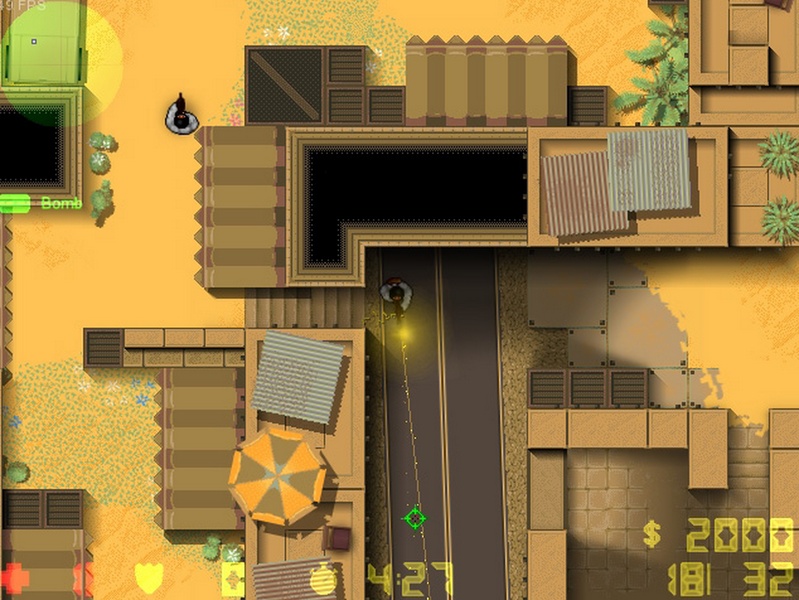The width and height of the screenshot is (799, 600).
Task: Click the yellow armor shield icon
Action: (147, 578)
